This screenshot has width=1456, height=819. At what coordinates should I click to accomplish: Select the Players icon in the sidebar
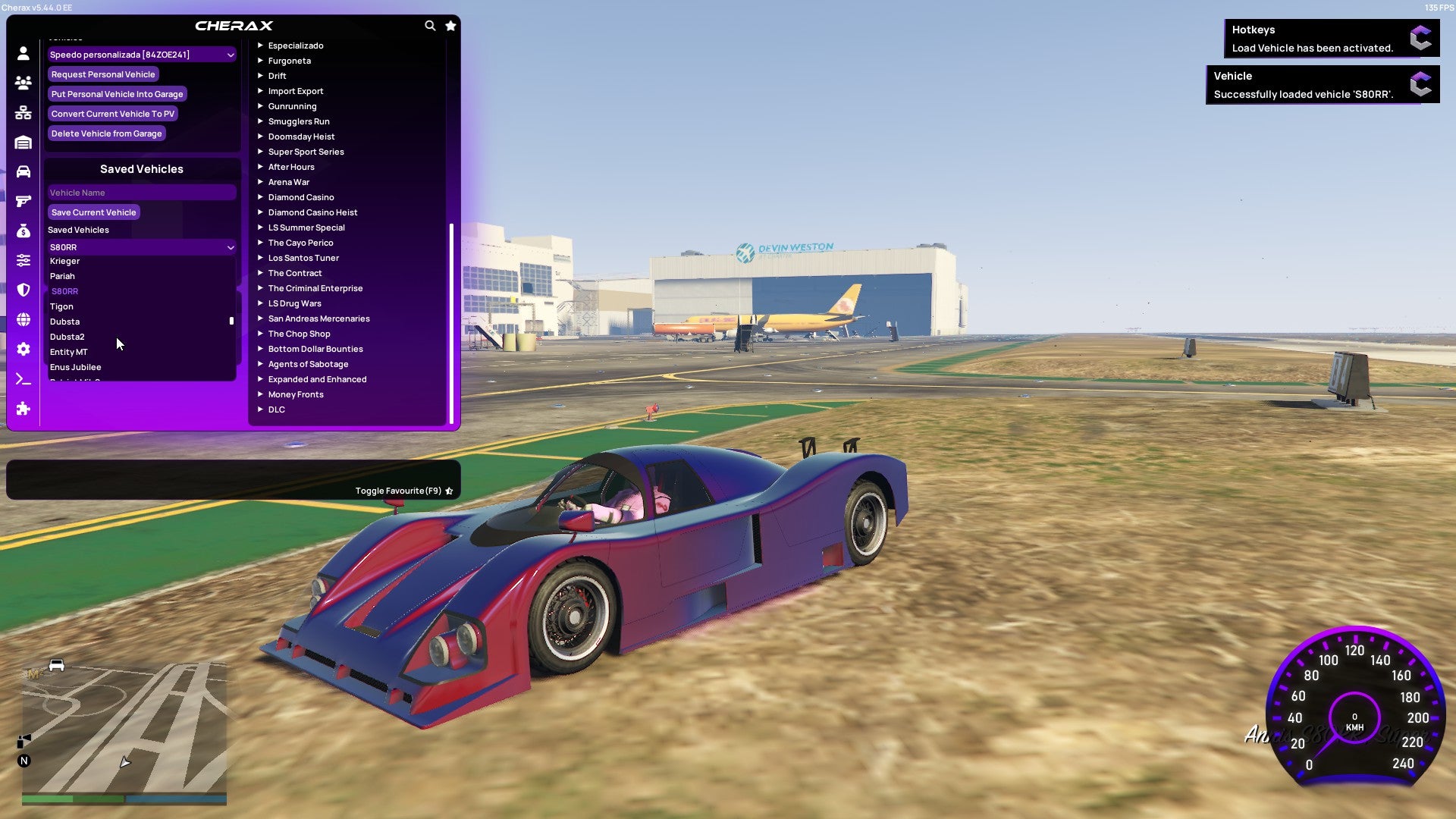pyautogui.click(x=23, y=83)
